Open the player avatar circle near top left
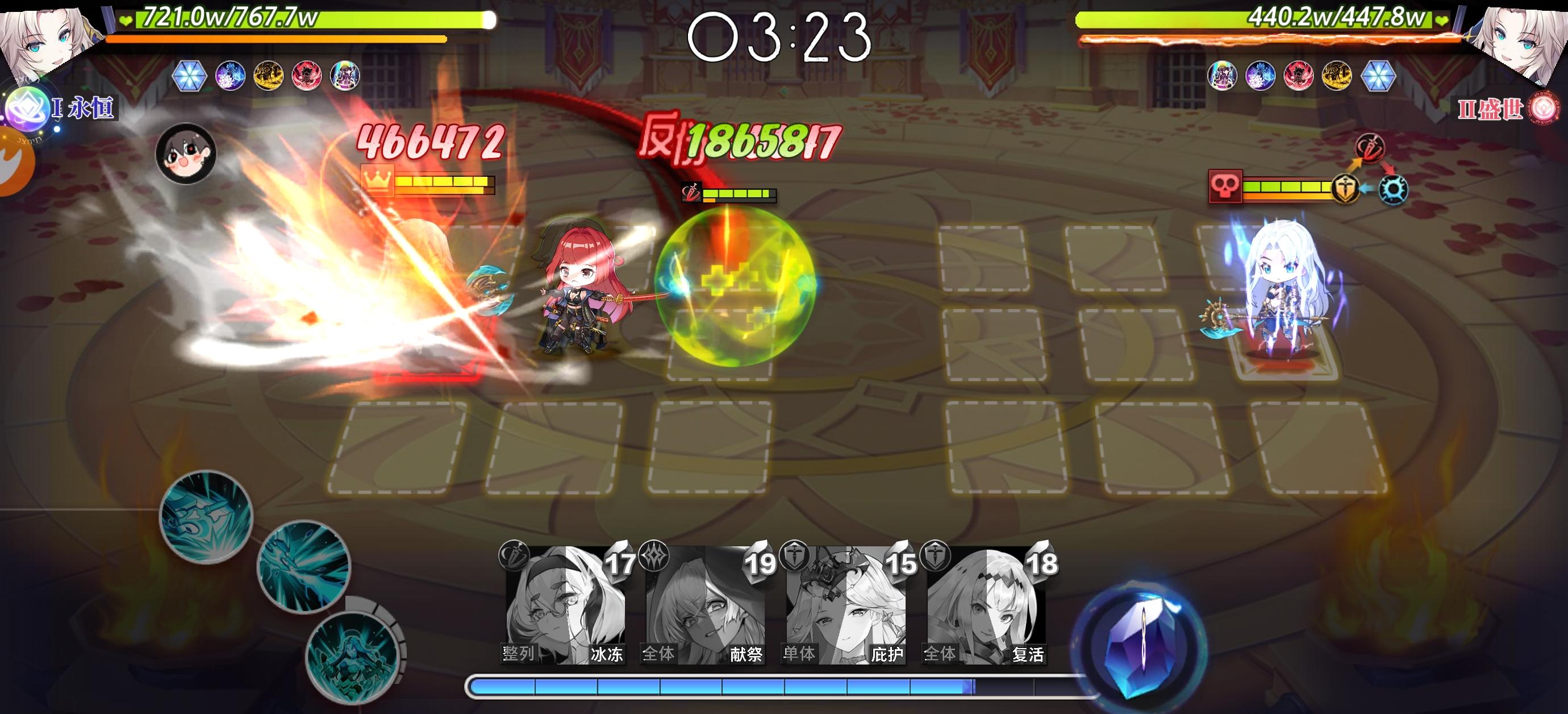Image resolution: width=1568 pixels, height=714 pixels. [186, 153]
